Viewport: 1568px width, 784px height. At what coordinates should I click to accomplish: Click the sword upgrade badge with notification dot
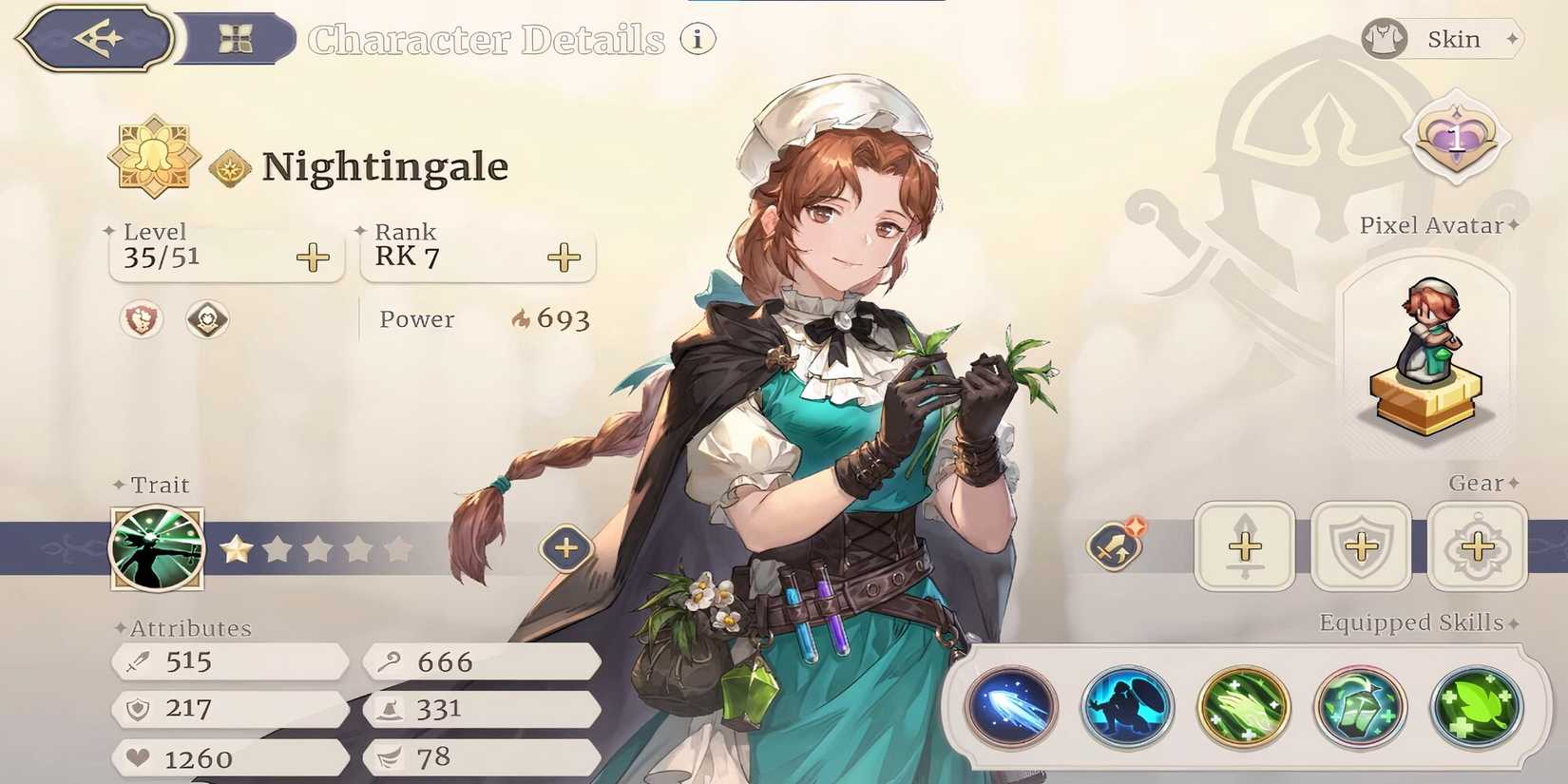tap(1117, 546)
